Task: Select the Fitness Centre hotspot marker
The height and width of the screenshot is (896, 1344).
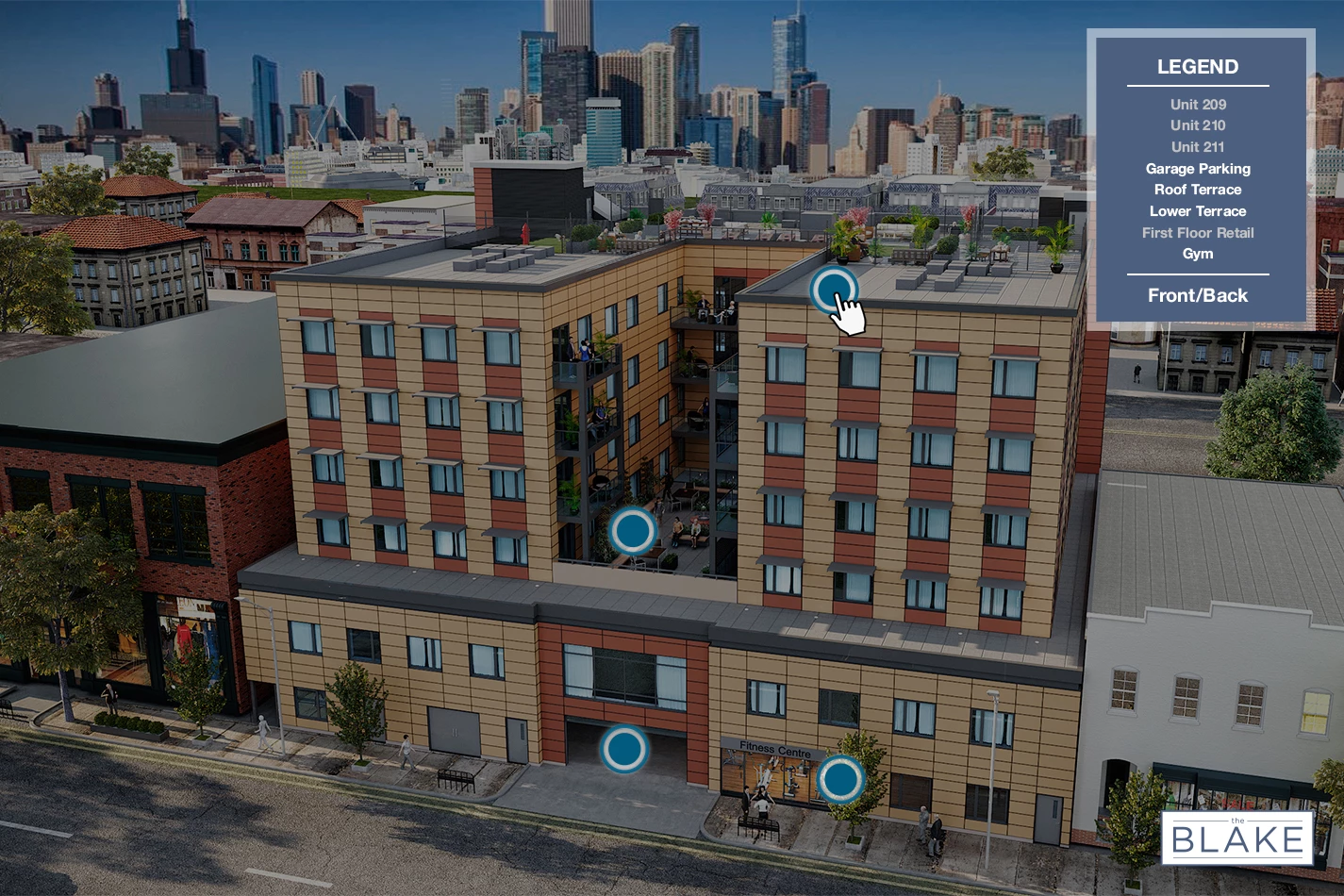Action: coord(840,778)
